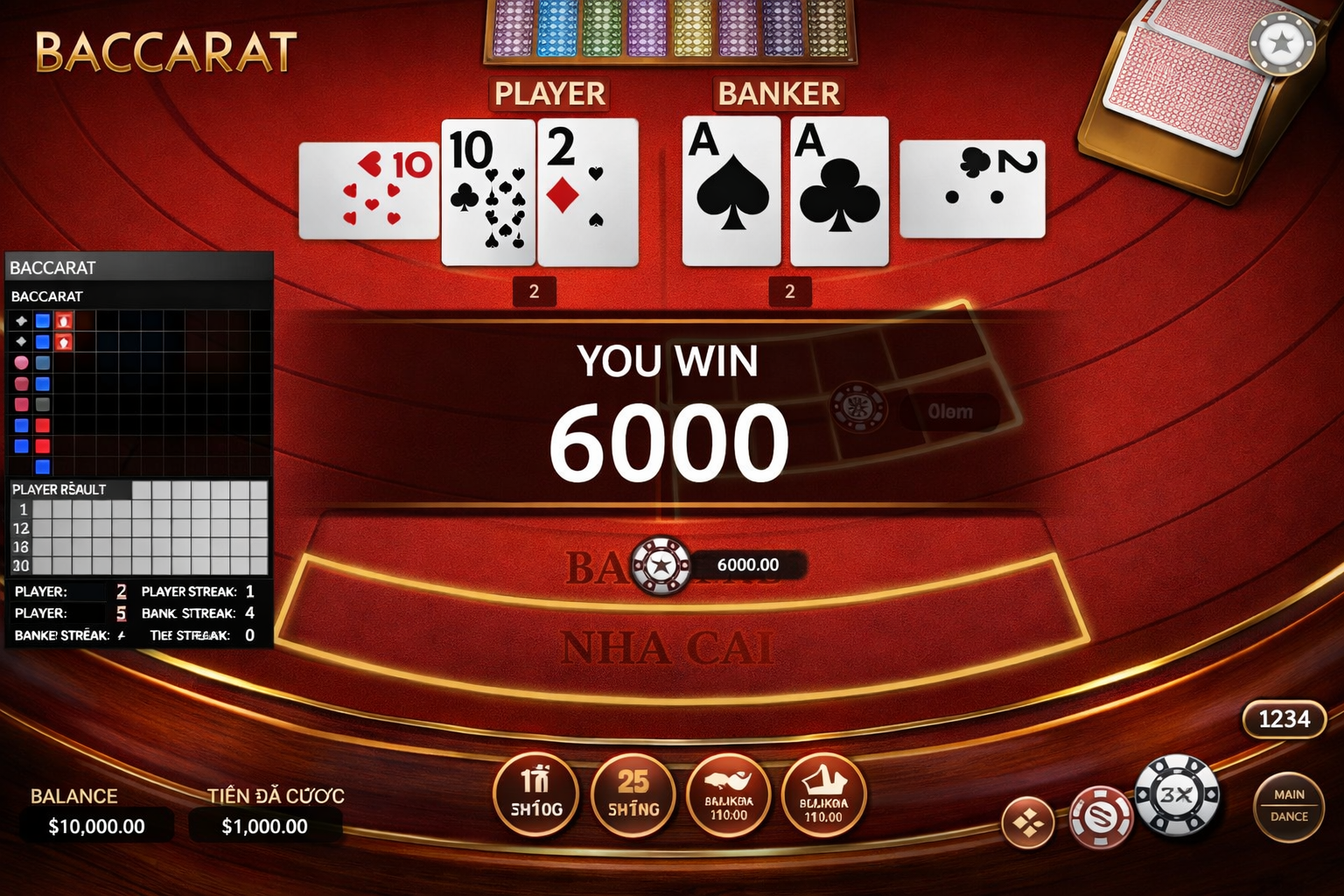Collapse the BACCARAT scoreboard panel

(x=140, y=268)
